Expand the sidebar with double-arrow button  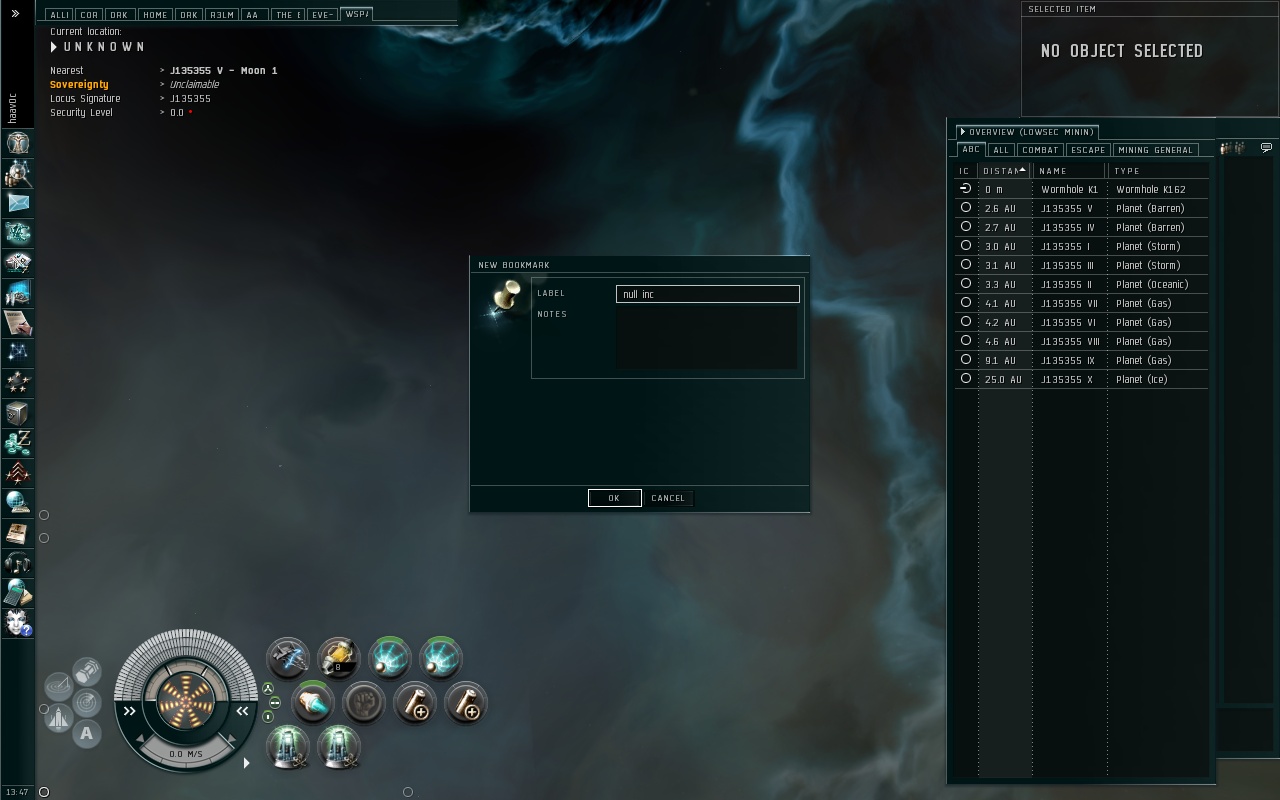(x=17, y=14)
